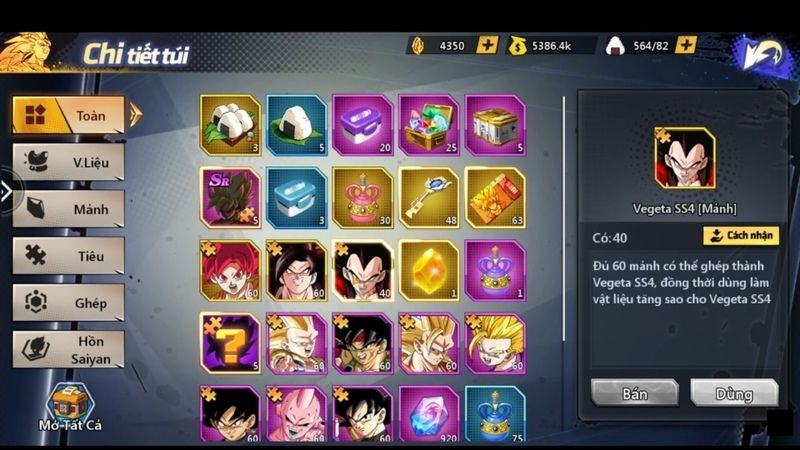Switch to the Toàn tab

(69, 115)
